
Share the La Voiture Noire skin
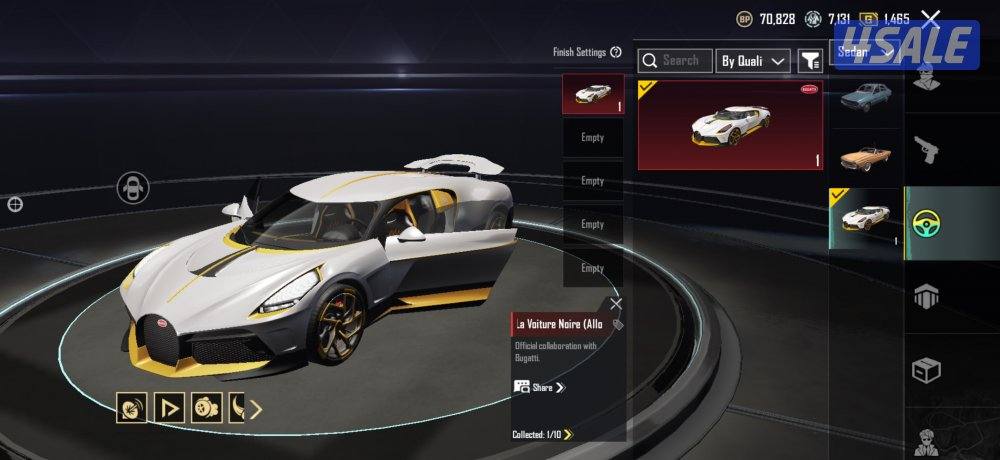coord(540,387)
